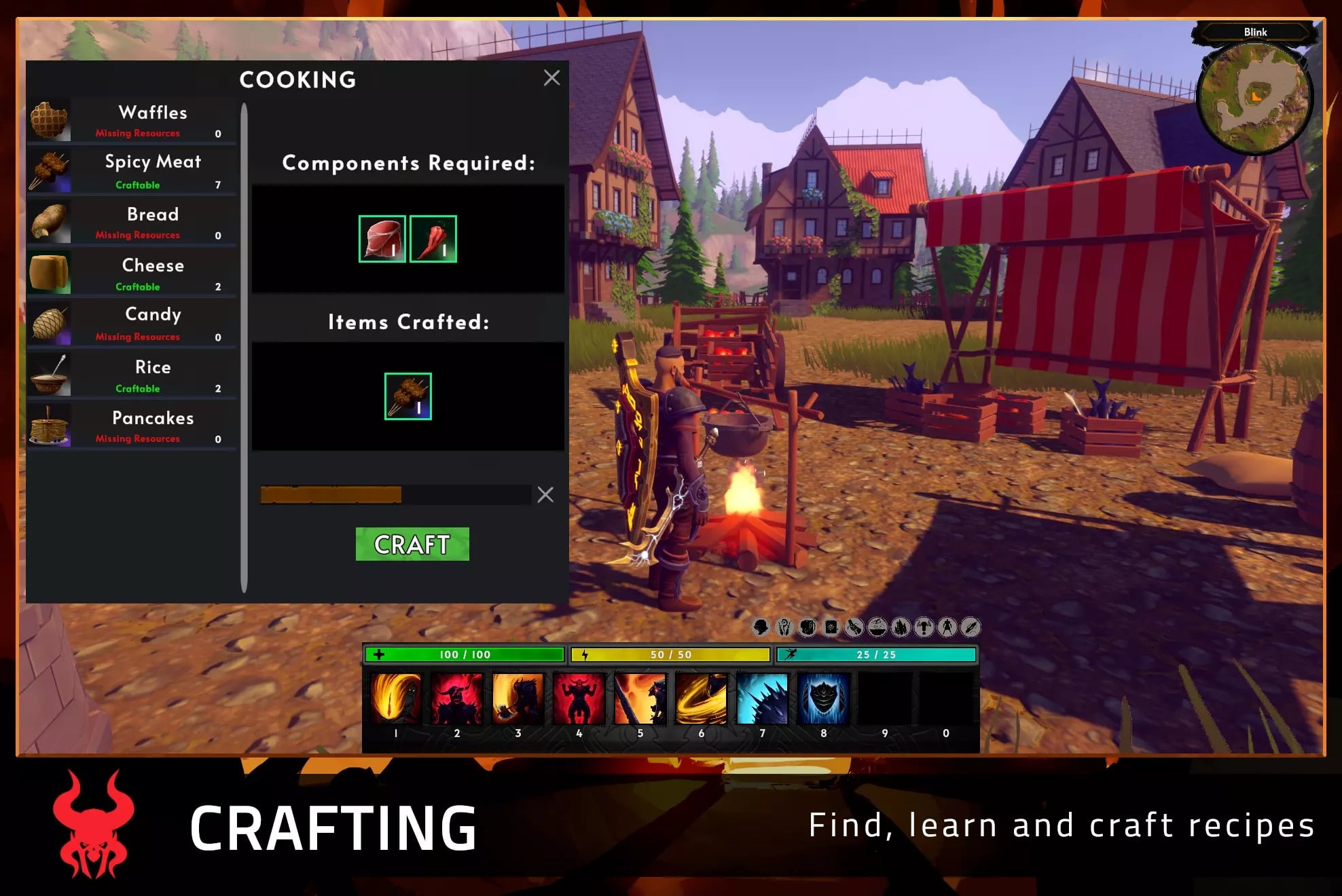Choose the Spicy Meat recipe
Image resolution: width=1342 pixels, height=896 pixels.
click(132, 171)
